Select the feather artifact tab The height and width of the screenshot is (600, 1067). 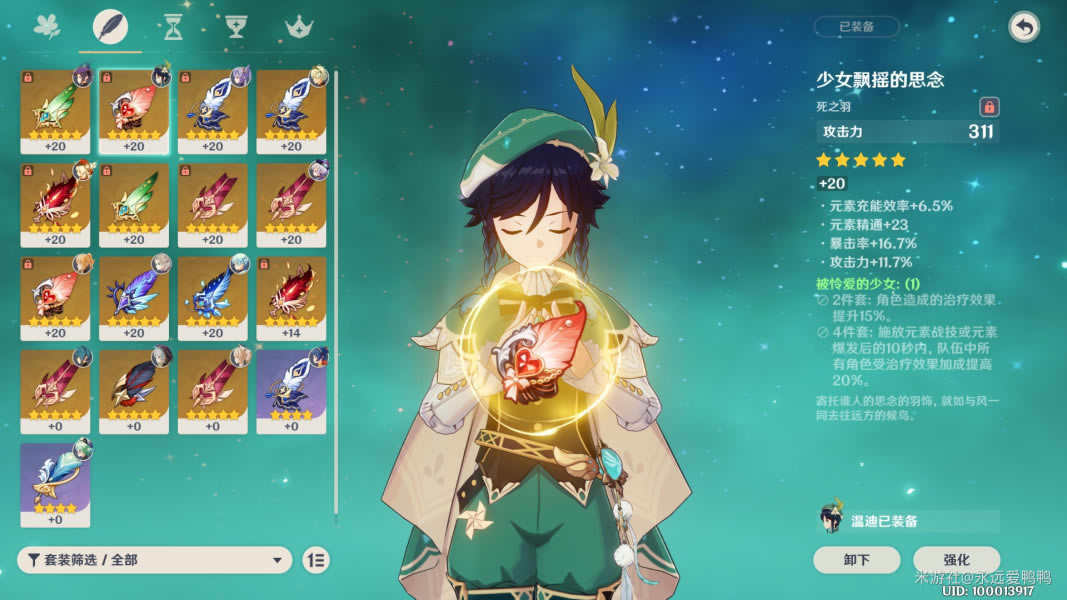[110, 27]
